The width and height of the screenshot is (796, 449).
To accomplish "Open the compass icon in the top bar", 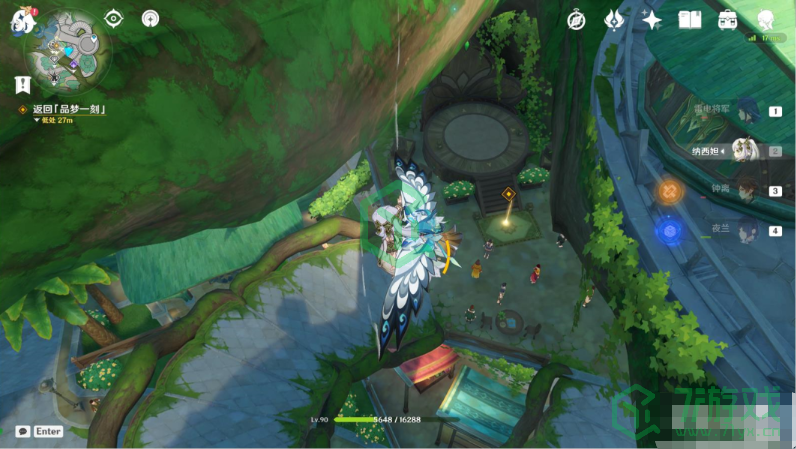I will 577,20.
